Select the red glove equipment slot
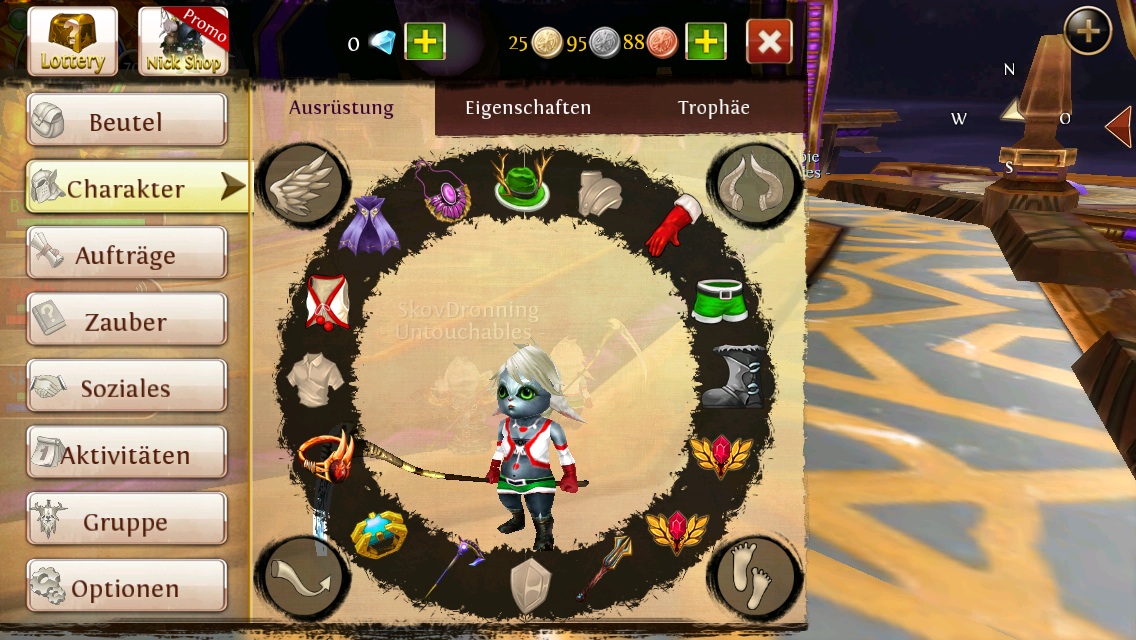Image resolution: width=1136 pixels, height=640 pixels. [673, 226]
